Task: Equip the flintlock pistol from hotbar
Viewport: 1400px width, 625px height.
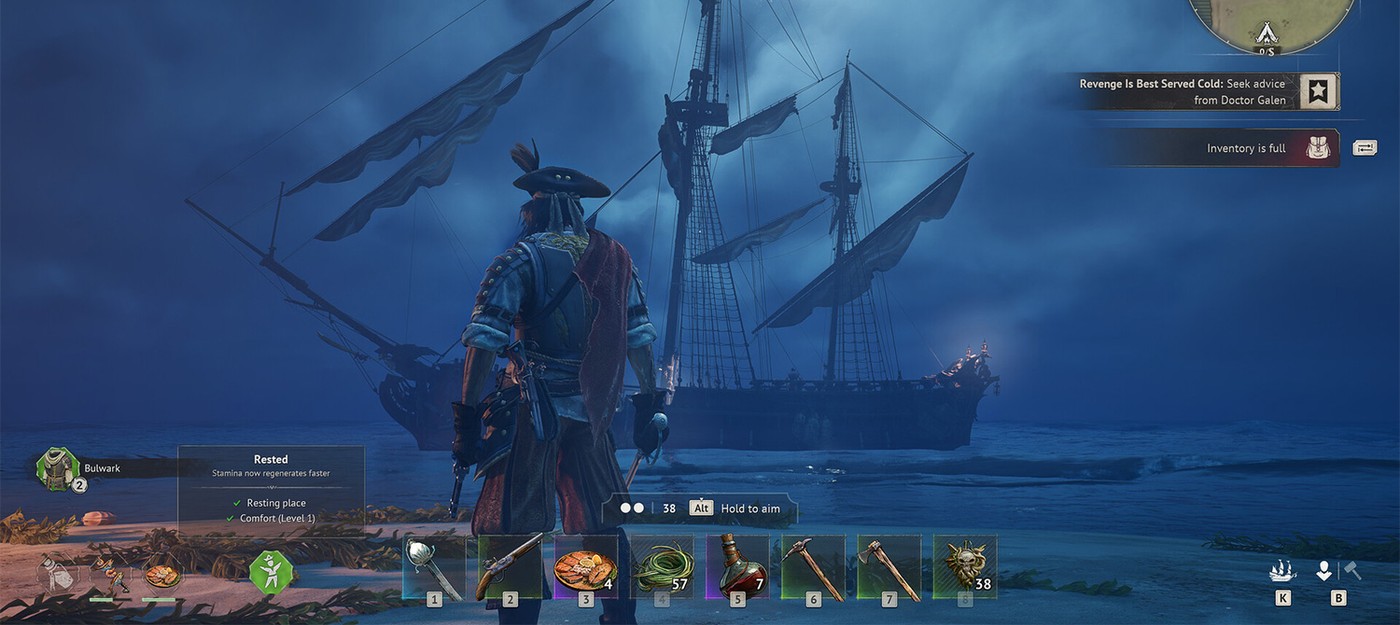Action: tap(510, 567)
